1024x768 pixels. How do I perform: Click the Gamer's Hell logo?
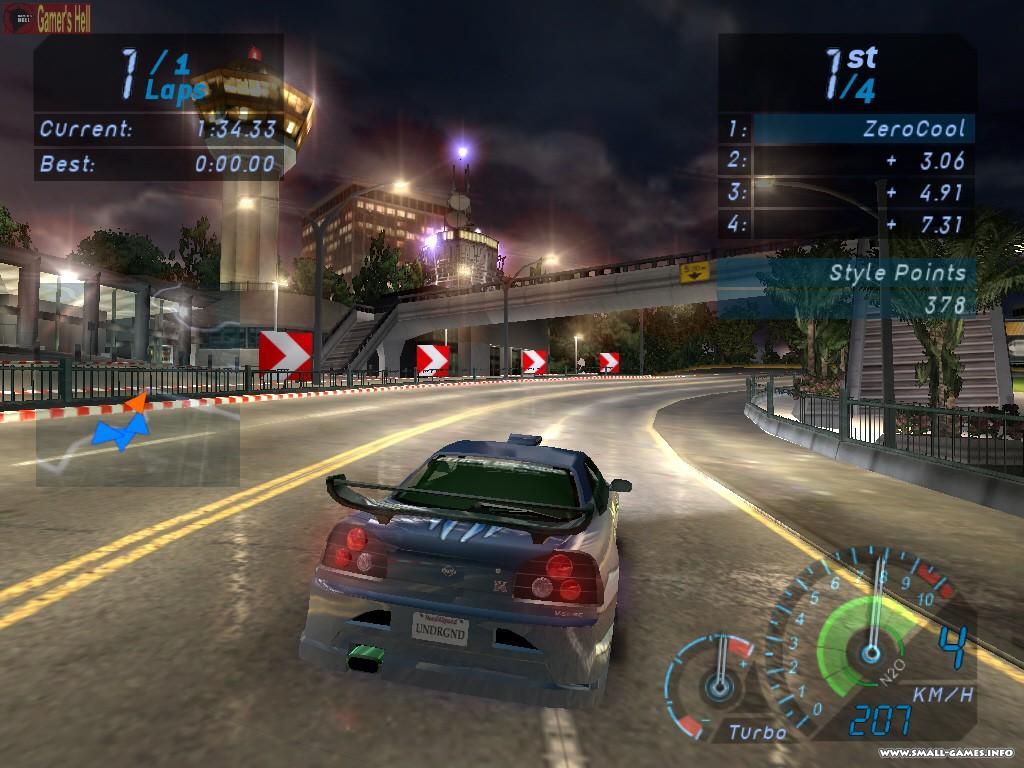pyautogui.click(x=48, y=17)
